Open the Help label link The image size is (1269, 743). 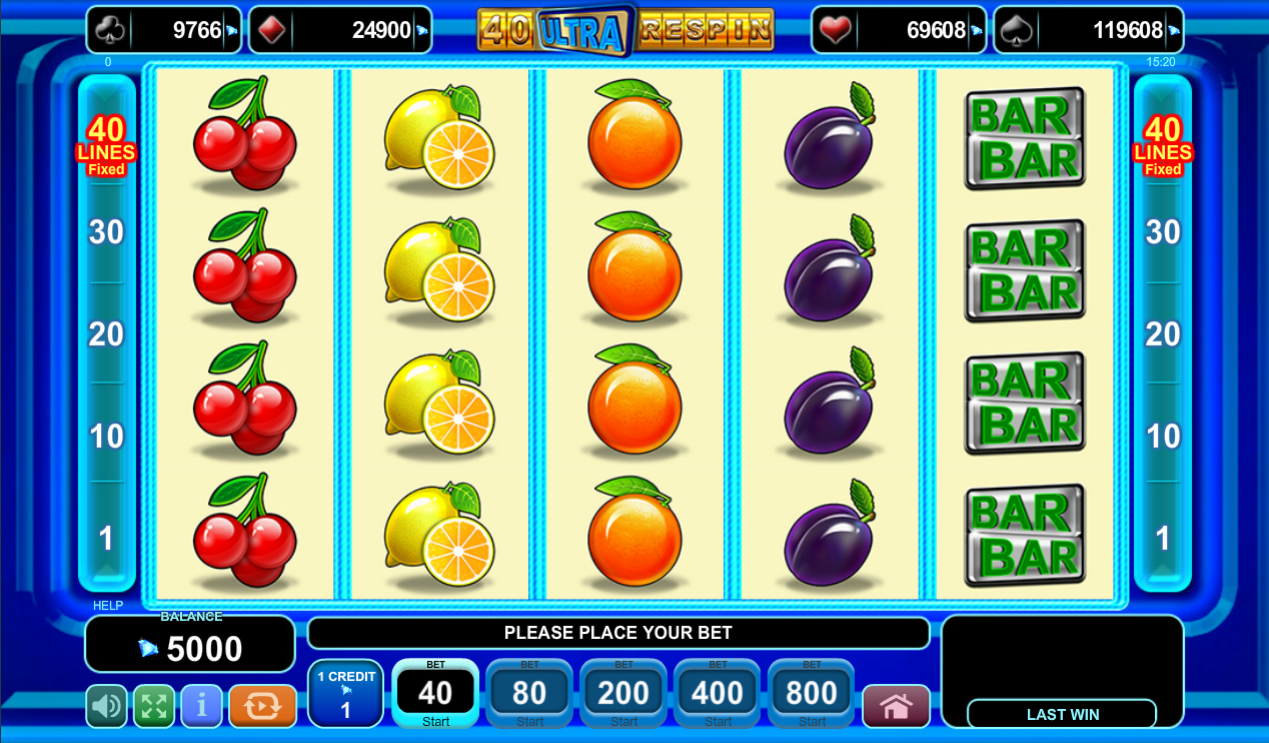108,606
